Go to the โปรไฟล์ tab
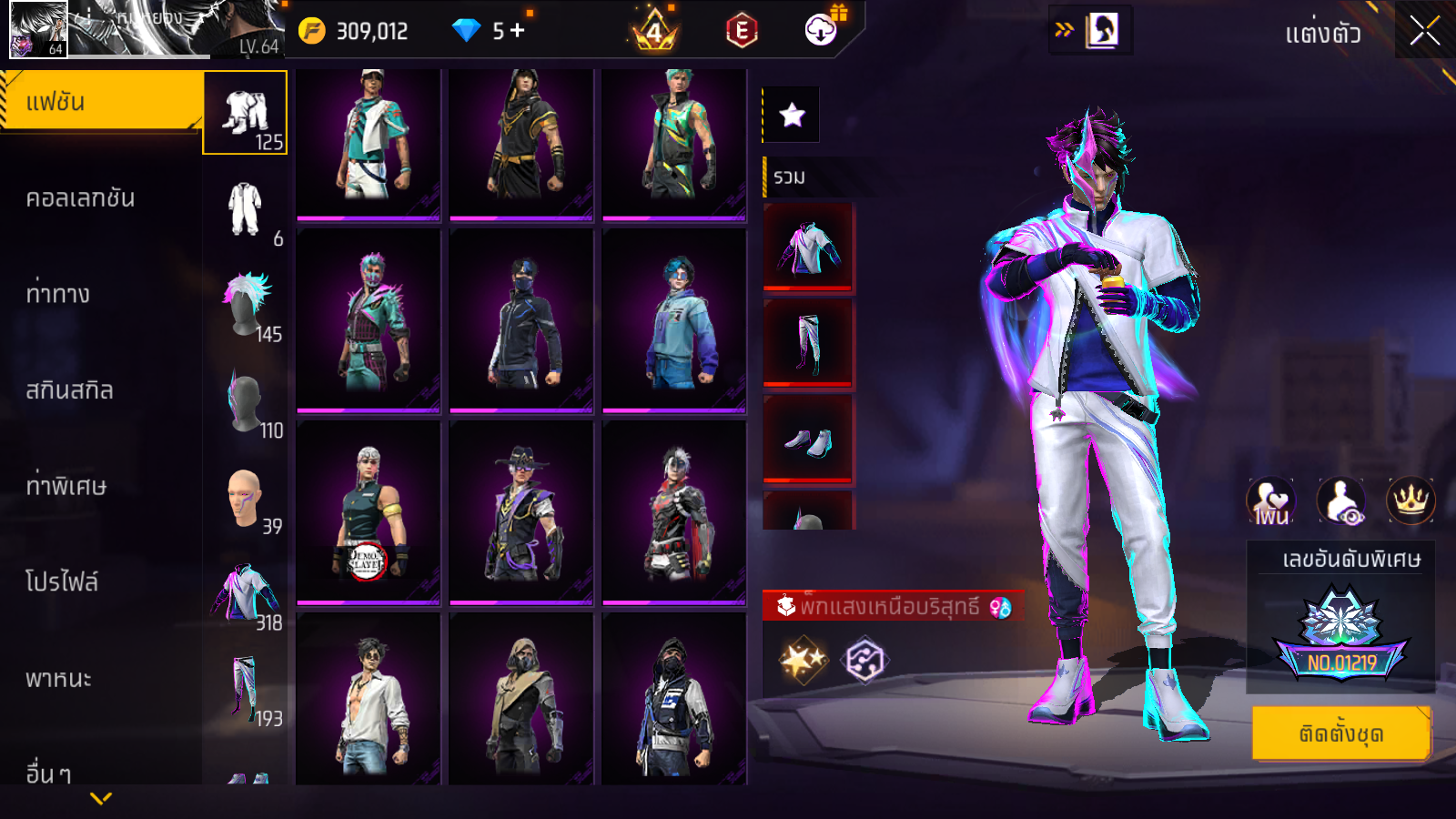The height and width of the screenshot is (819, 1456). click(62, 582)
